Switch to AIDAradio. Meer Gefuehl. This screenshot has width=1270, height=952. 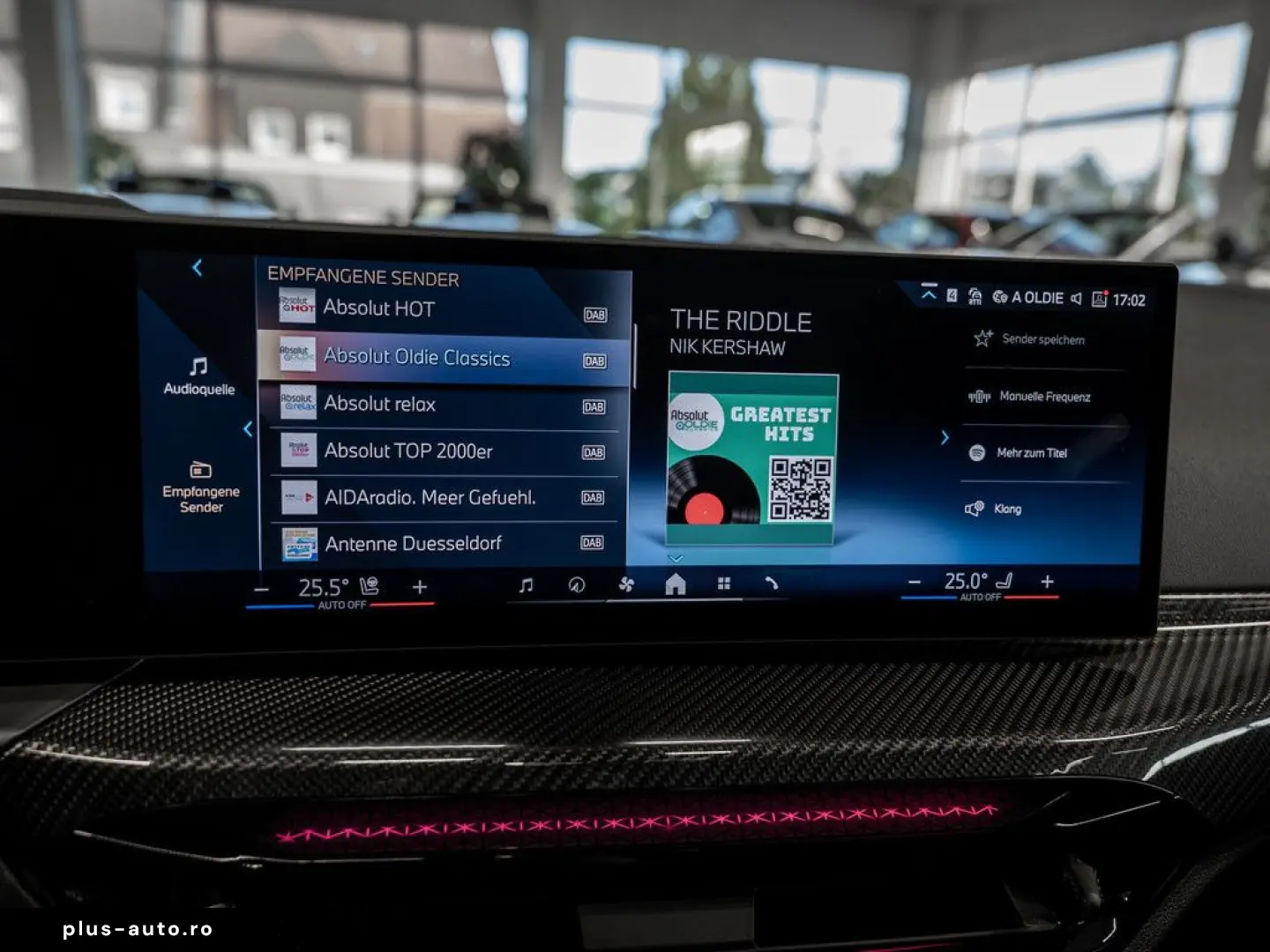pyautogui.click(x=441, y=497)
